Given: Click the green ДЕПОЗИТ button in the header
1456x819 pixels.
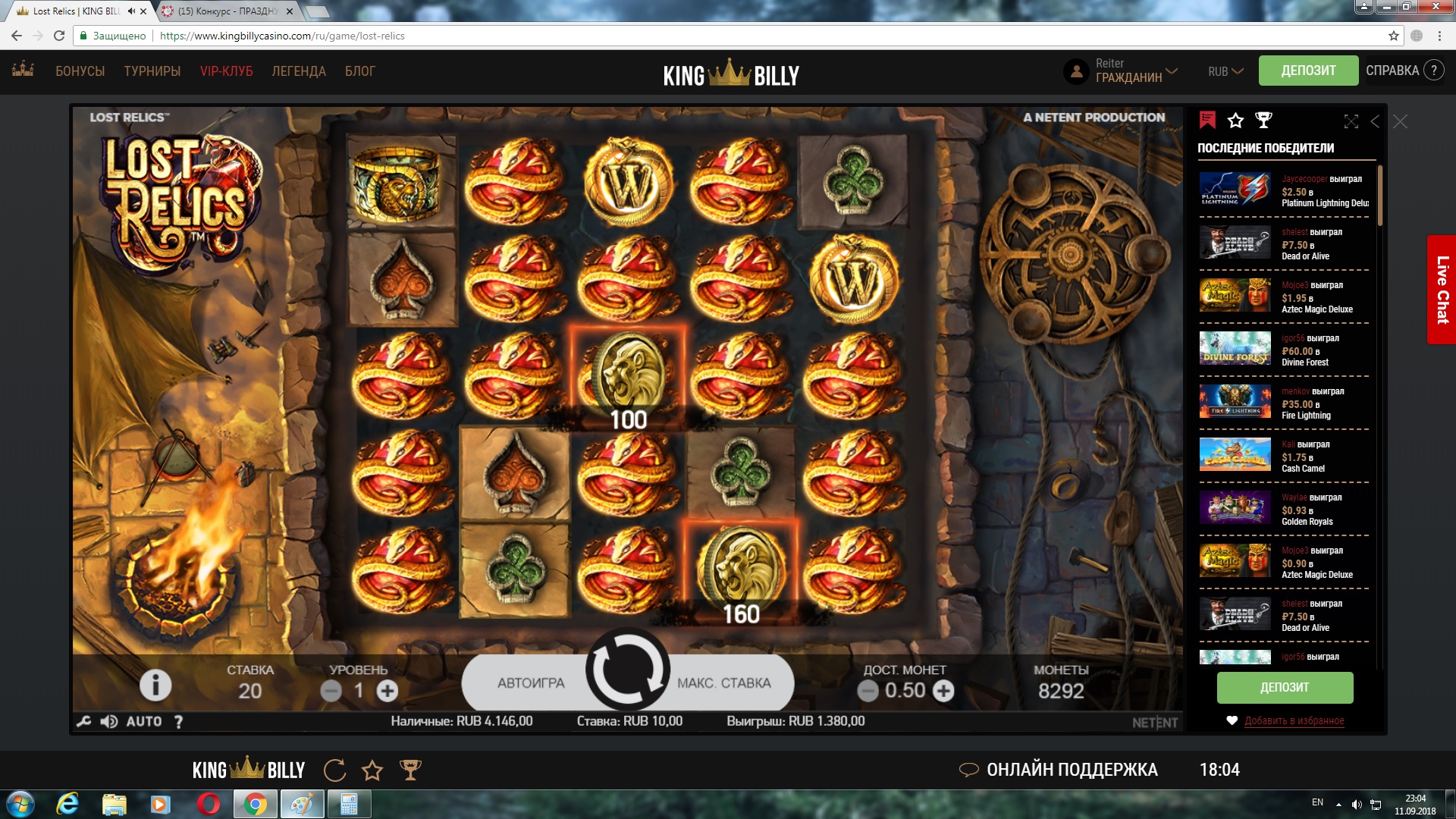Looking at the screenshot, I should click(x=1308, y=71).
